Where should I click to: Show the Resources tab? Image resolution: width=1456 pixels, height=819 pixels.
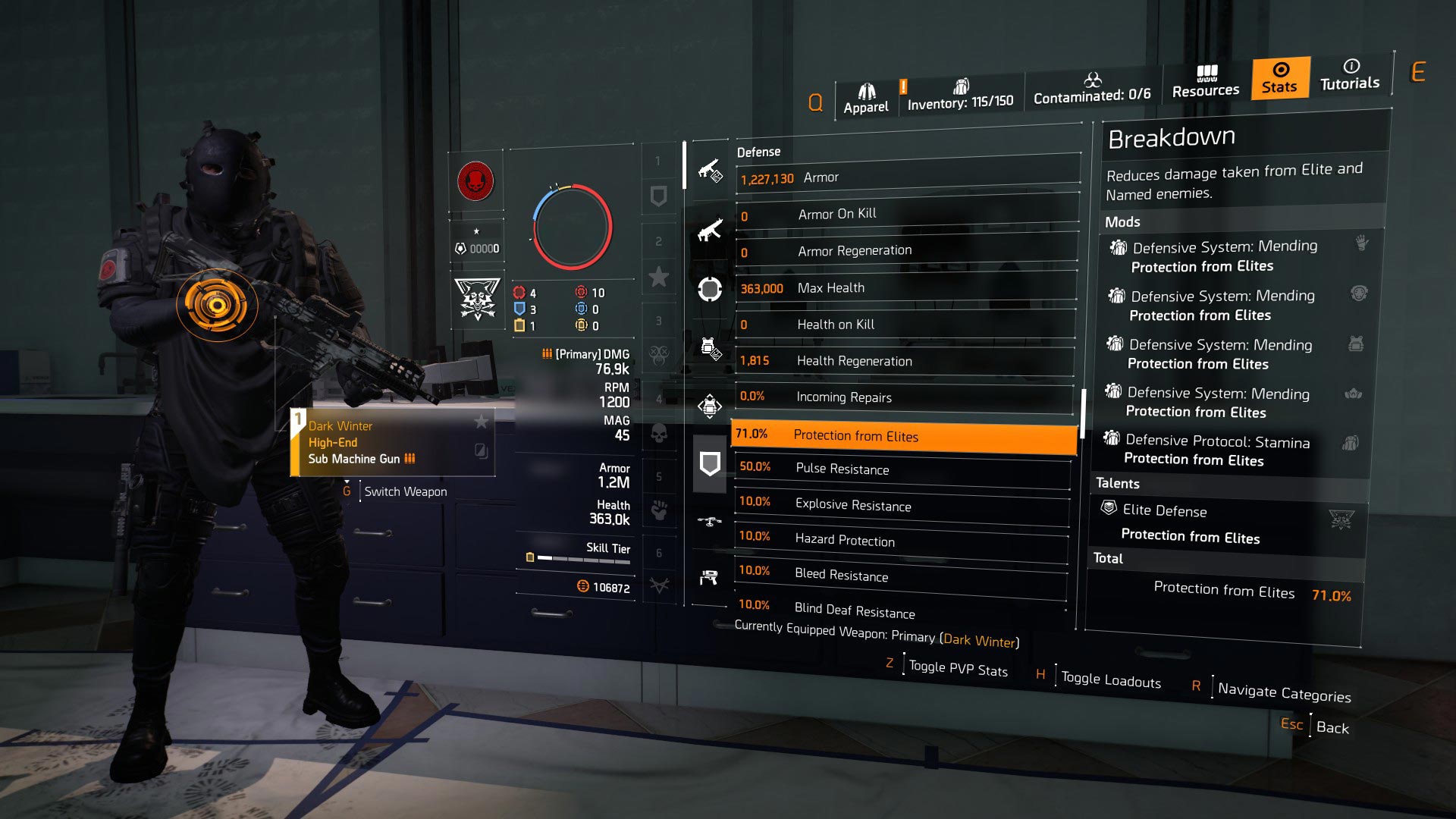click(1205, 83)
